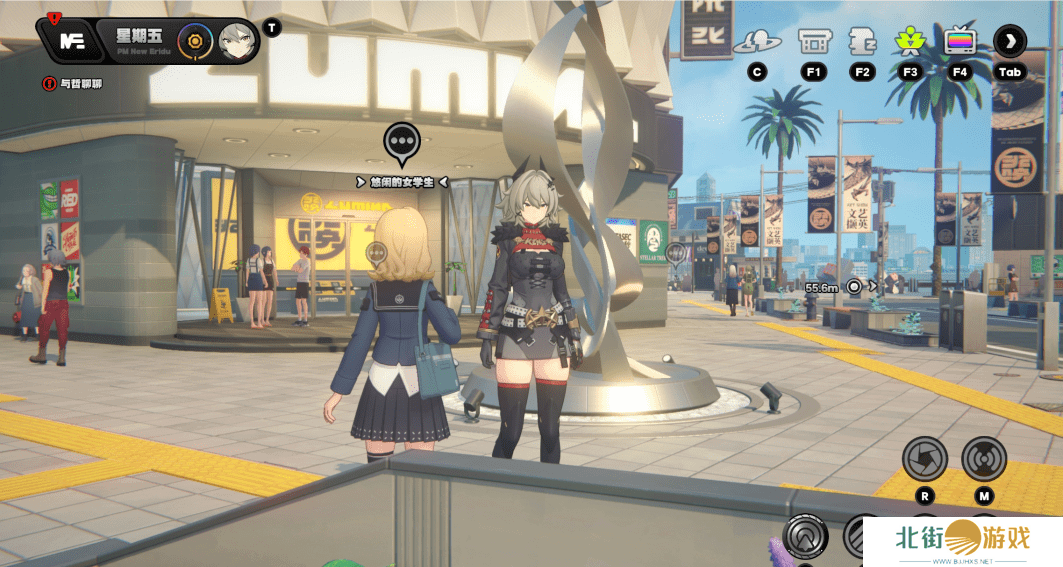Open the storefront icon in the top bar
The image size is (1063, 567).
pyautogui.click(x=813, y=42)
